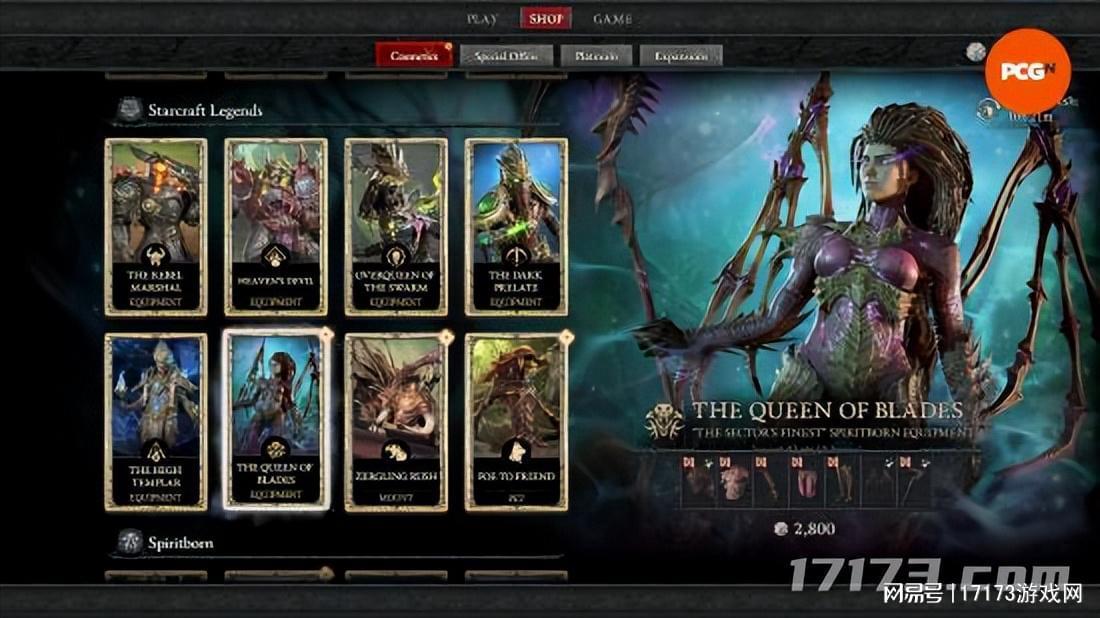The height and width of the screenshot is (618, 1100).
Task: Choose the Cosmetics shop category
Action: tap(414, 56)
